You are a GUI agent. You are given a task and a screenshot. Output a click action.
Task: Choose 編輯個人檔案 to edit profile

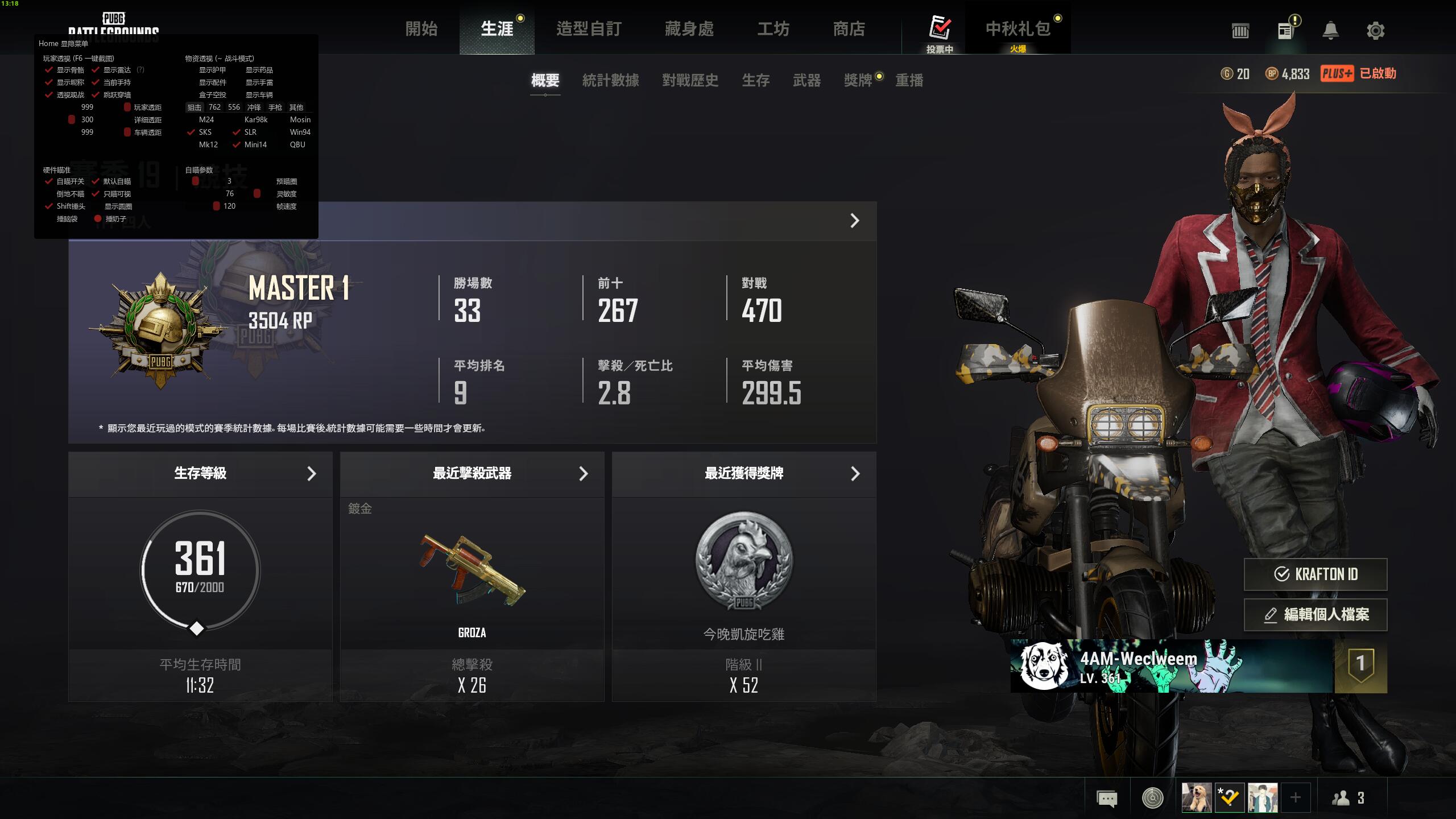pyautogui.click(x=1316, y=615)
